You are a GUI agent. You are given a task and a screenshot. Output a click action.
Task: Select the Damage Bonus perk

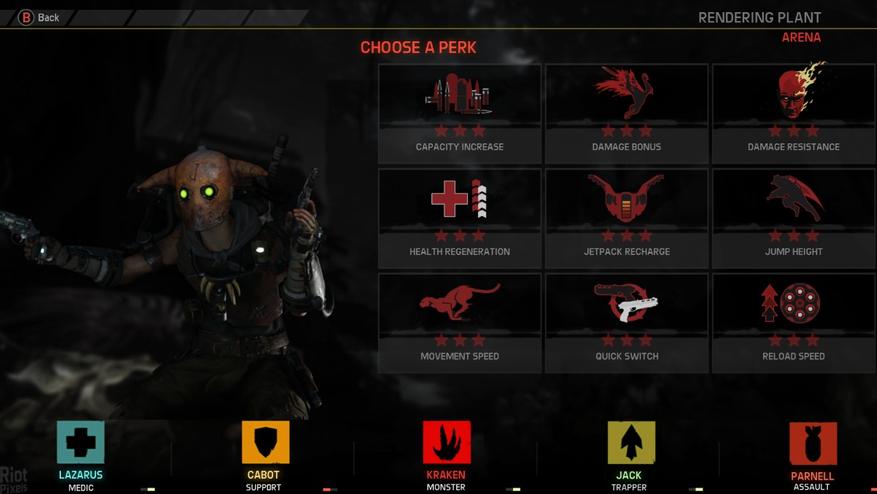click(626, 113)
